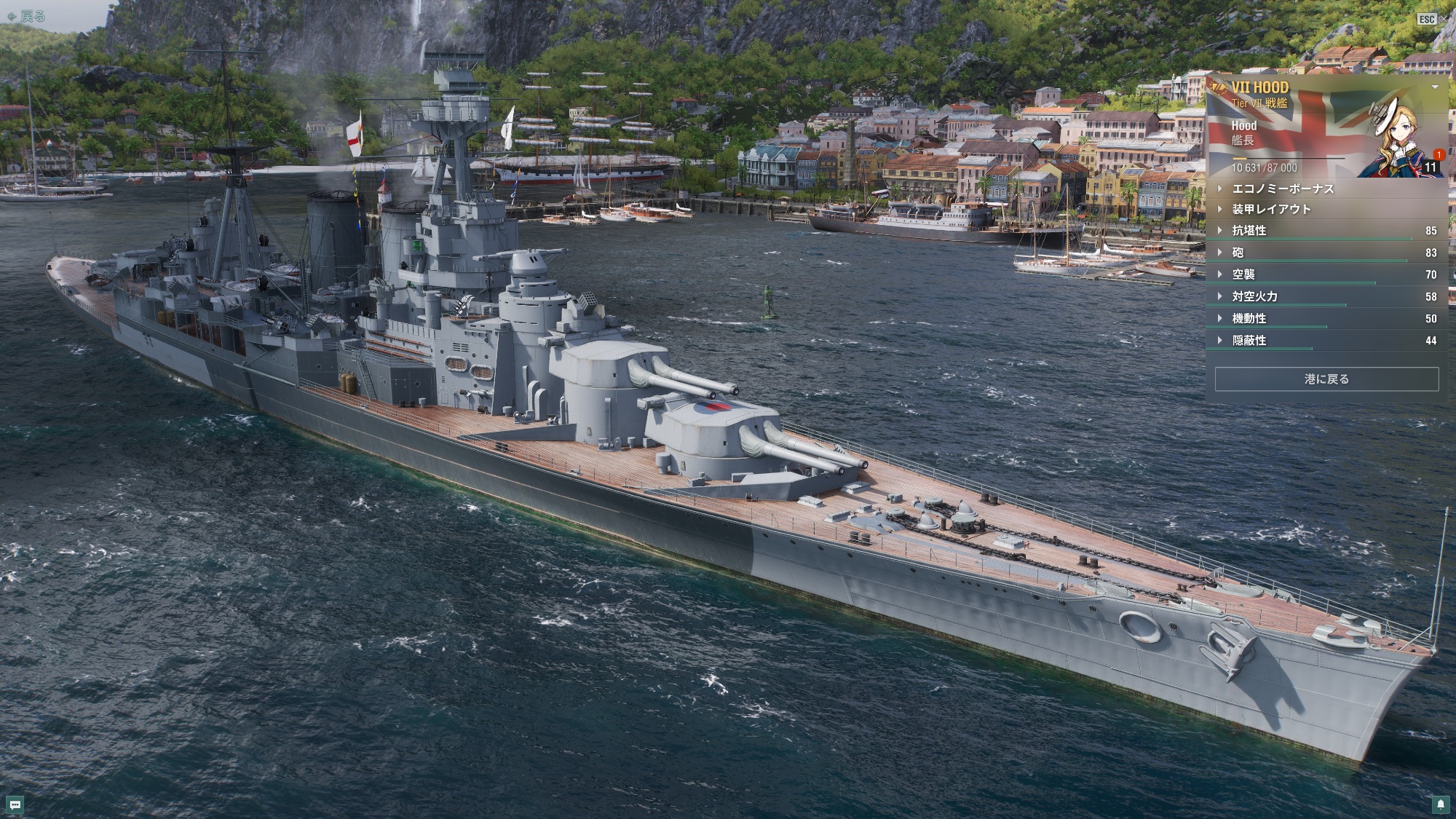Go back using the 戻る button
The height and width of the screenshot is (819, 1456).
coord(26,16)
